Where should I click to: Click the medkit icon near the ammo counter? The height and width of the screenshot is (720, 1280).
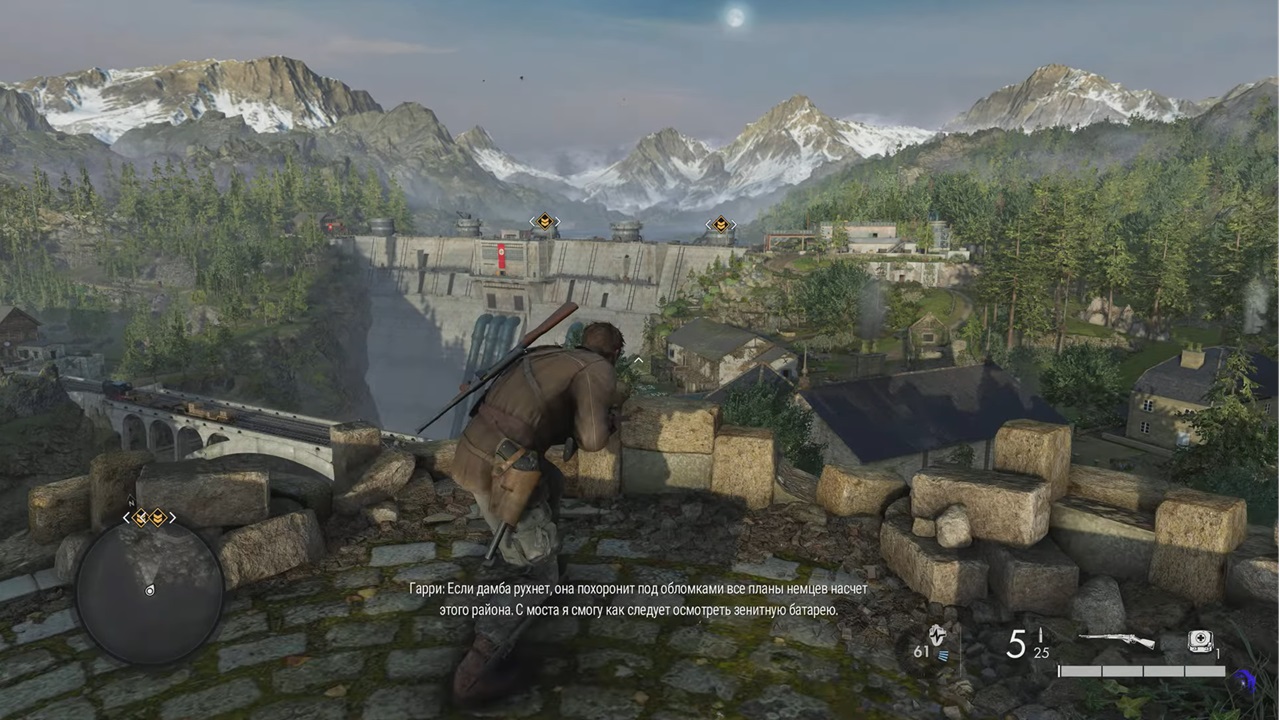click(1200, 640)
